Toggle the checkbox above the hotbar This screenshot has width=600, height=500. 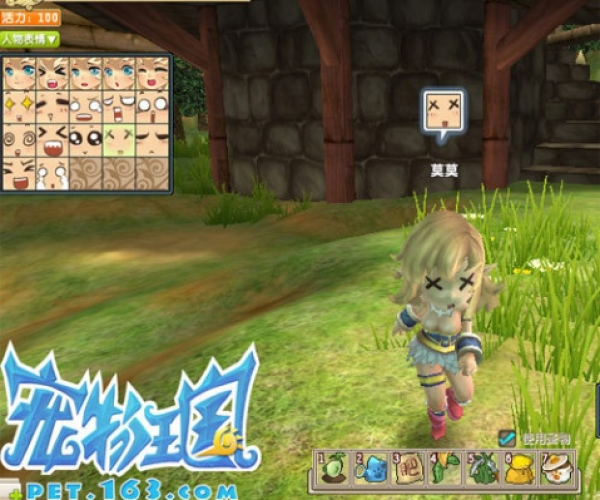pos(507,438)
